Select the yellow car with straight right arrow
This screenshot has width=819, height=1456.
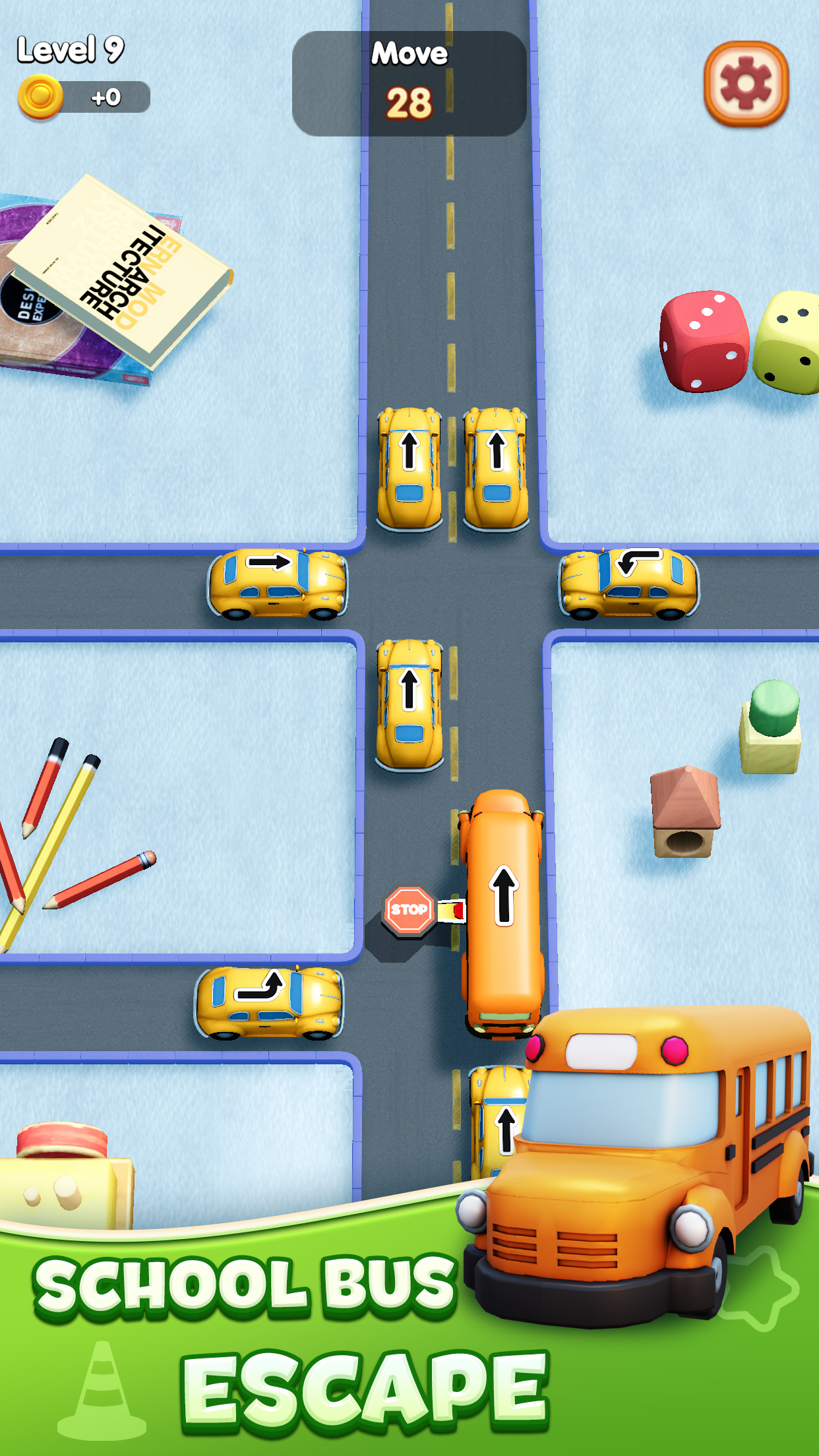278,584
